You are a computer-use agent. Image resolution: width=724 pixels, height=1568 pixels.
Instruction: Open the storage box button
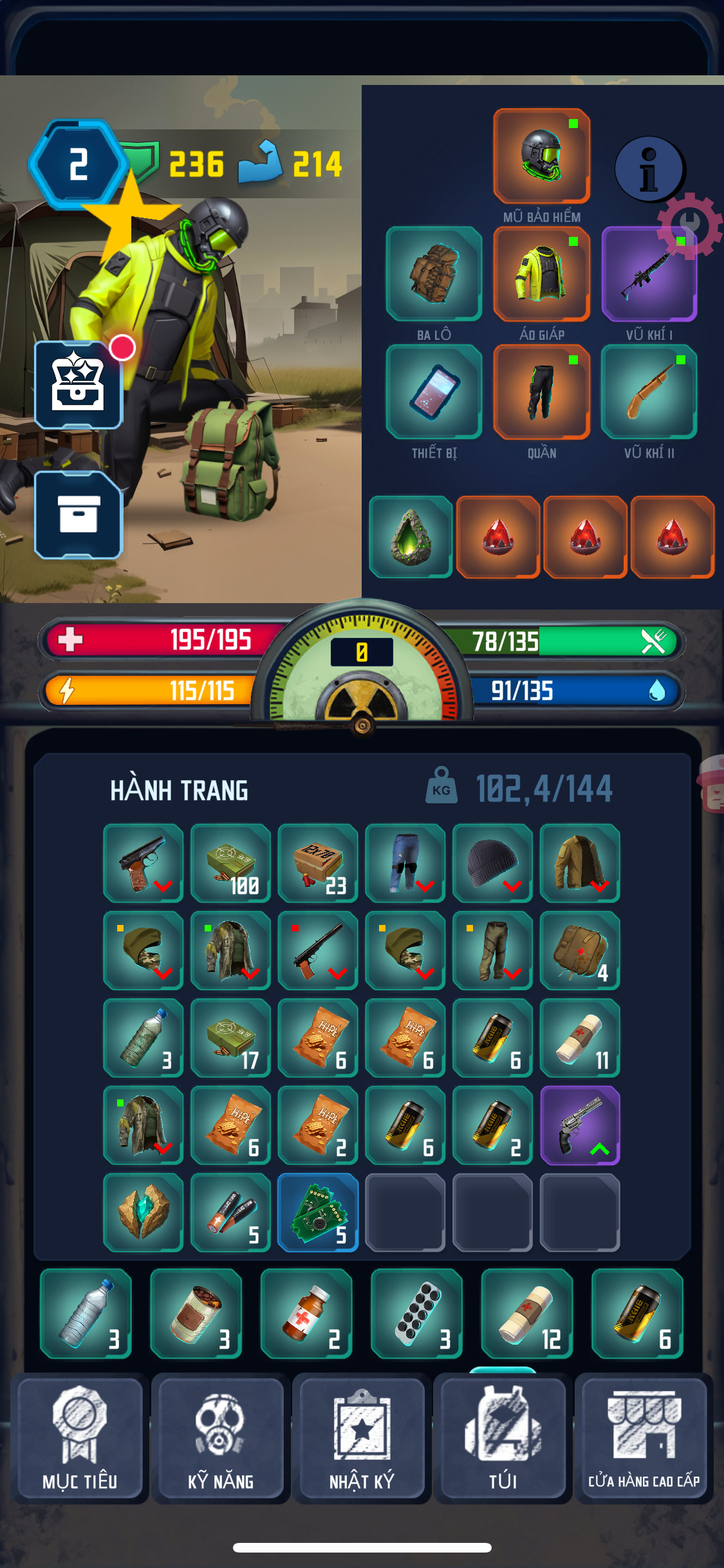click(x=79, y=514)
